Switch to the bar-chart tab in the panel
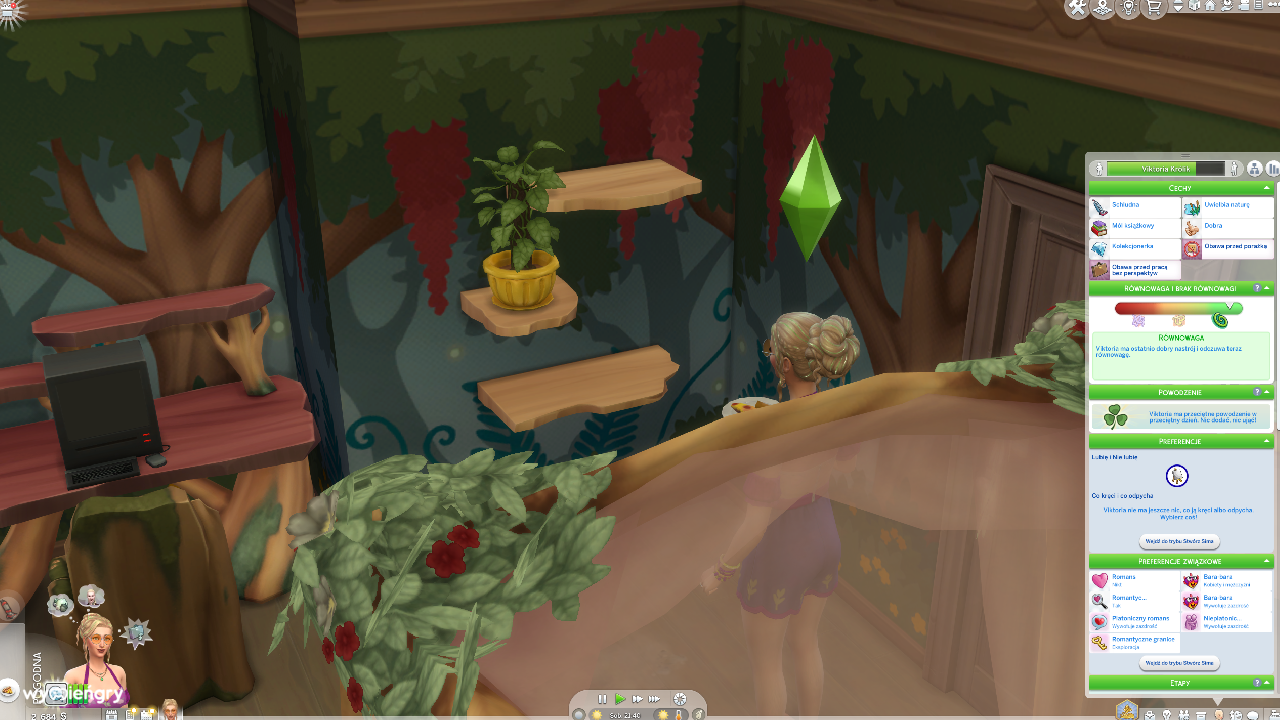This screenshot has width=1280, height=720. point(1272,169)
